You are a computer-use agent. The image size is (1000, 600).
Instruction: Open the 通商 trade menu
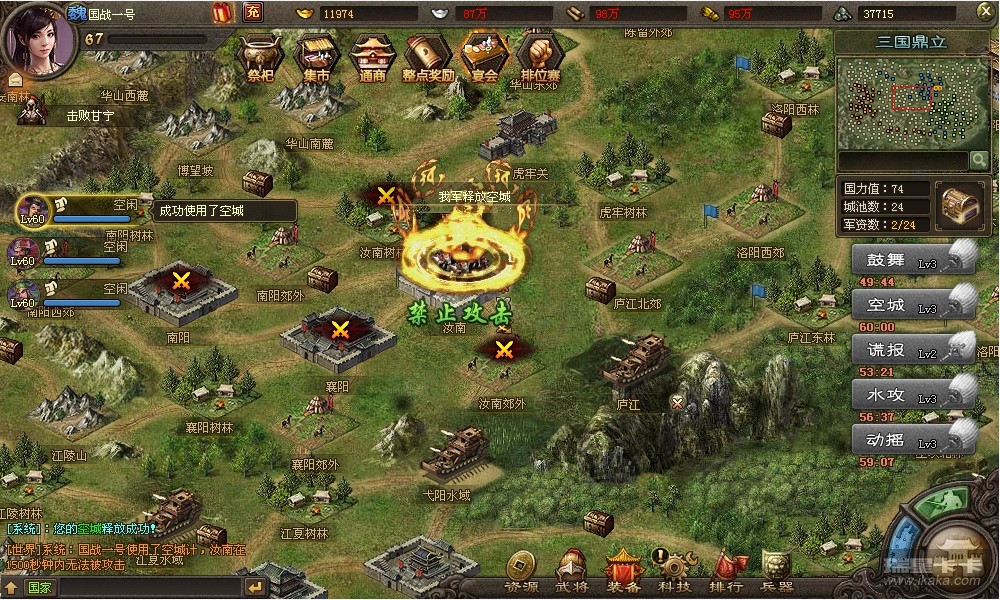point(372,57)
